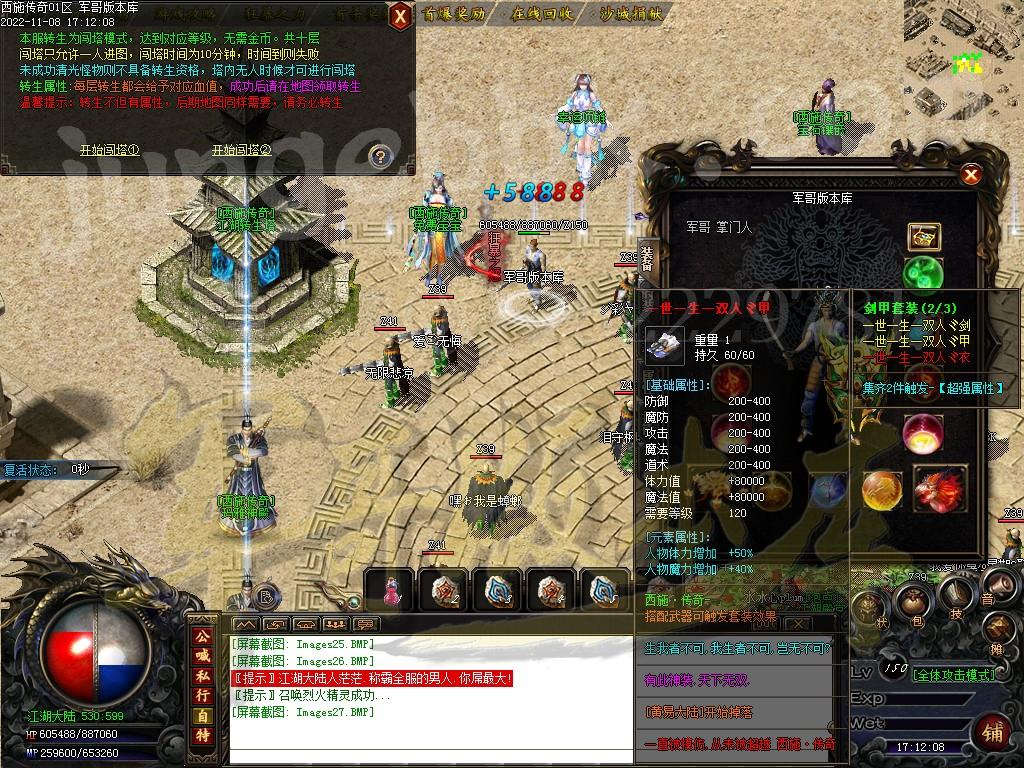Select the green swirl orb equipment slot
The image size is (1024, 768).
[x=922, y=273]
